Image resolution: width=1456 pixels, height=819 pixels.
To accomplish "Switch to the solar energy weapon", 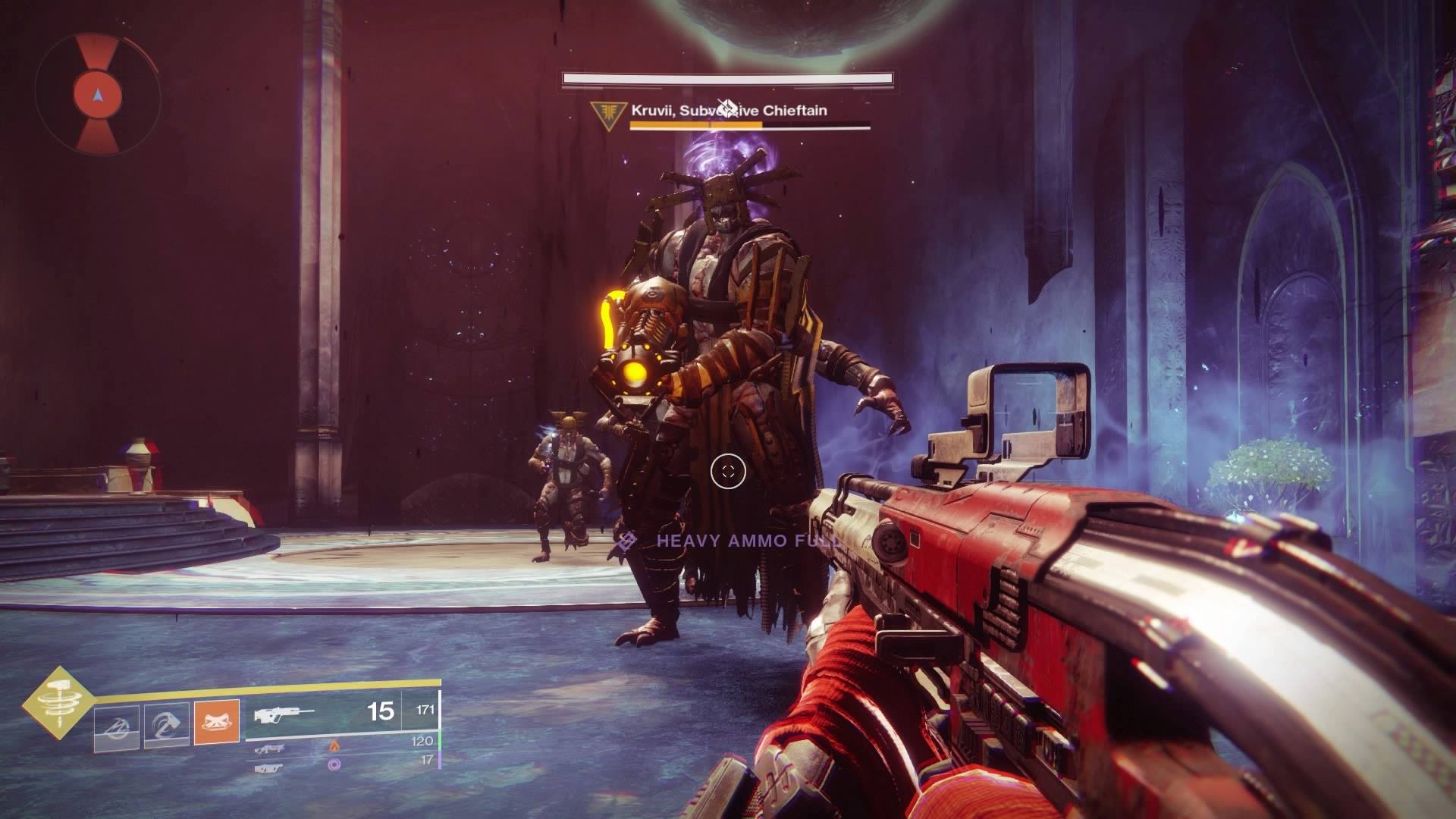I will coord(270,748).
